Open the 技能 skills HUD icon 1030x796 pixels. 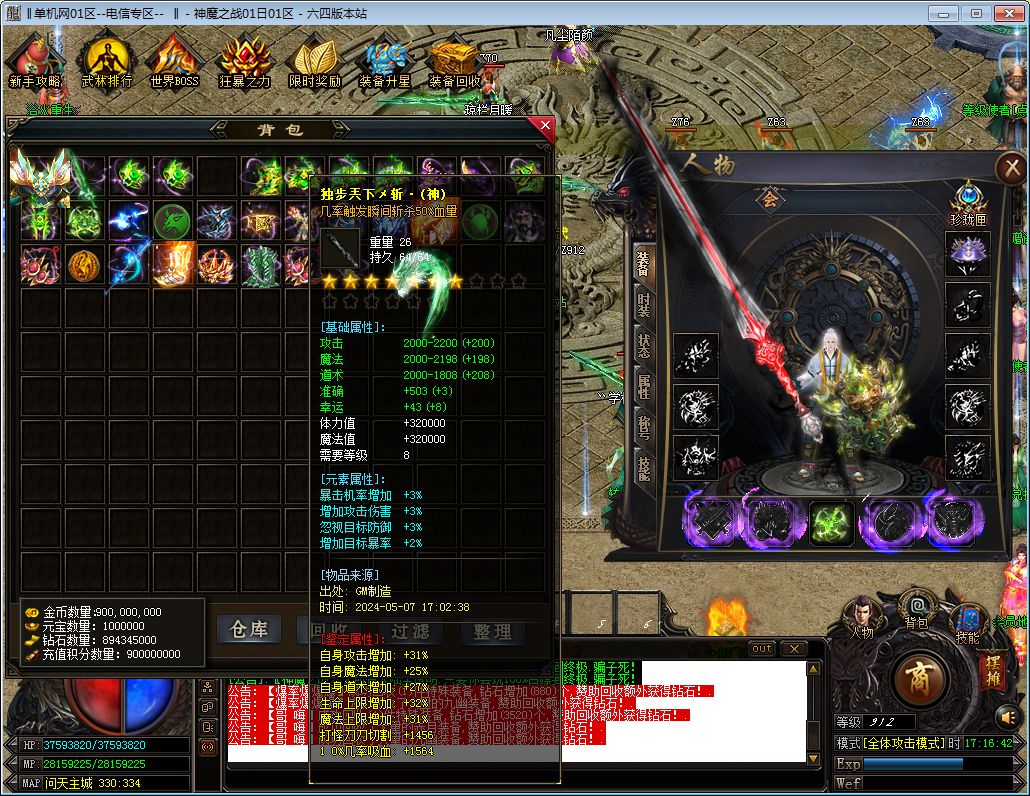pos(967,618)
